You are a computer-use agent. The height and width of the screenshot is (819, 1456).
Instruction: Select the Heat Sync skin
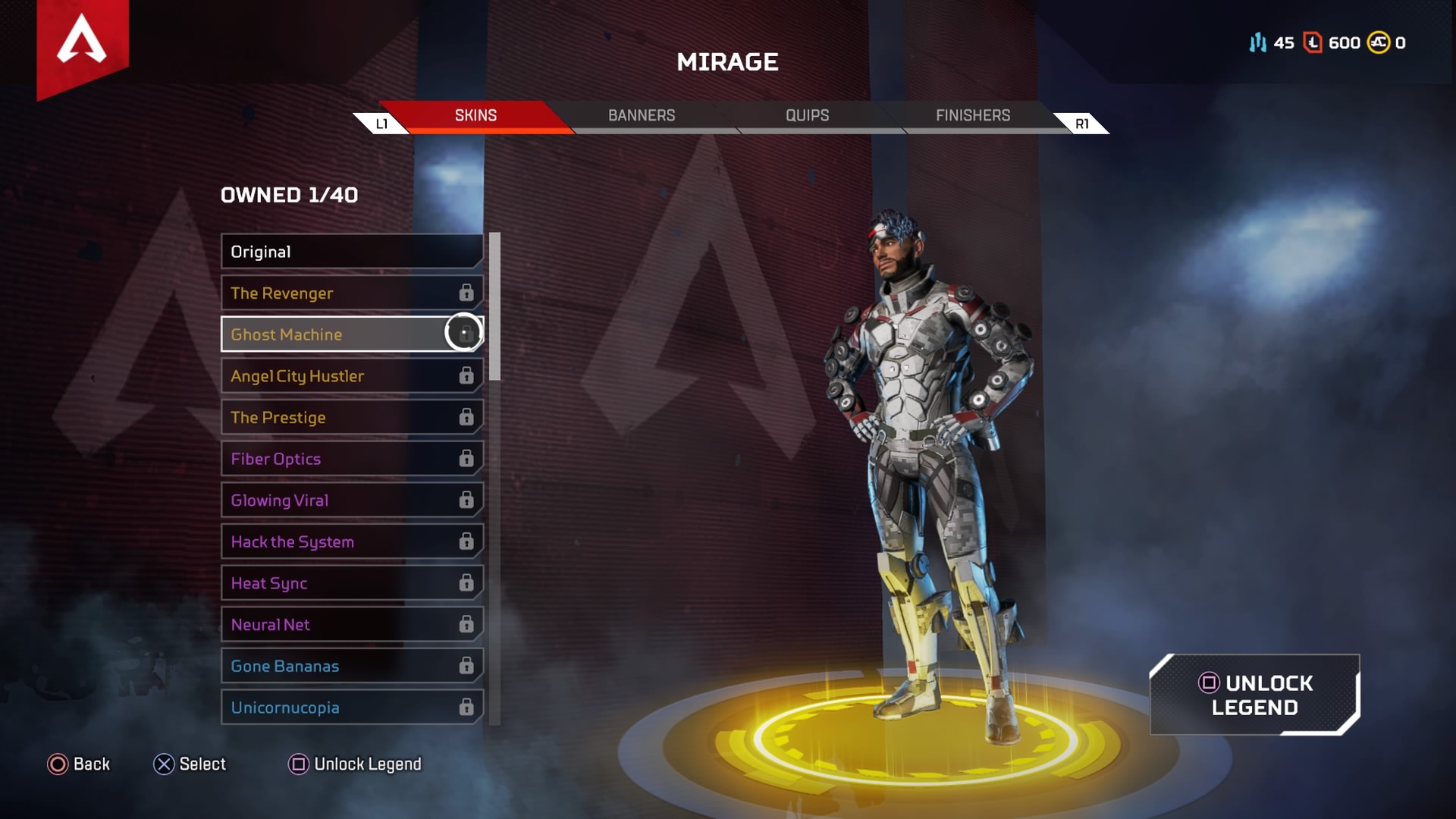pos(351,583)
